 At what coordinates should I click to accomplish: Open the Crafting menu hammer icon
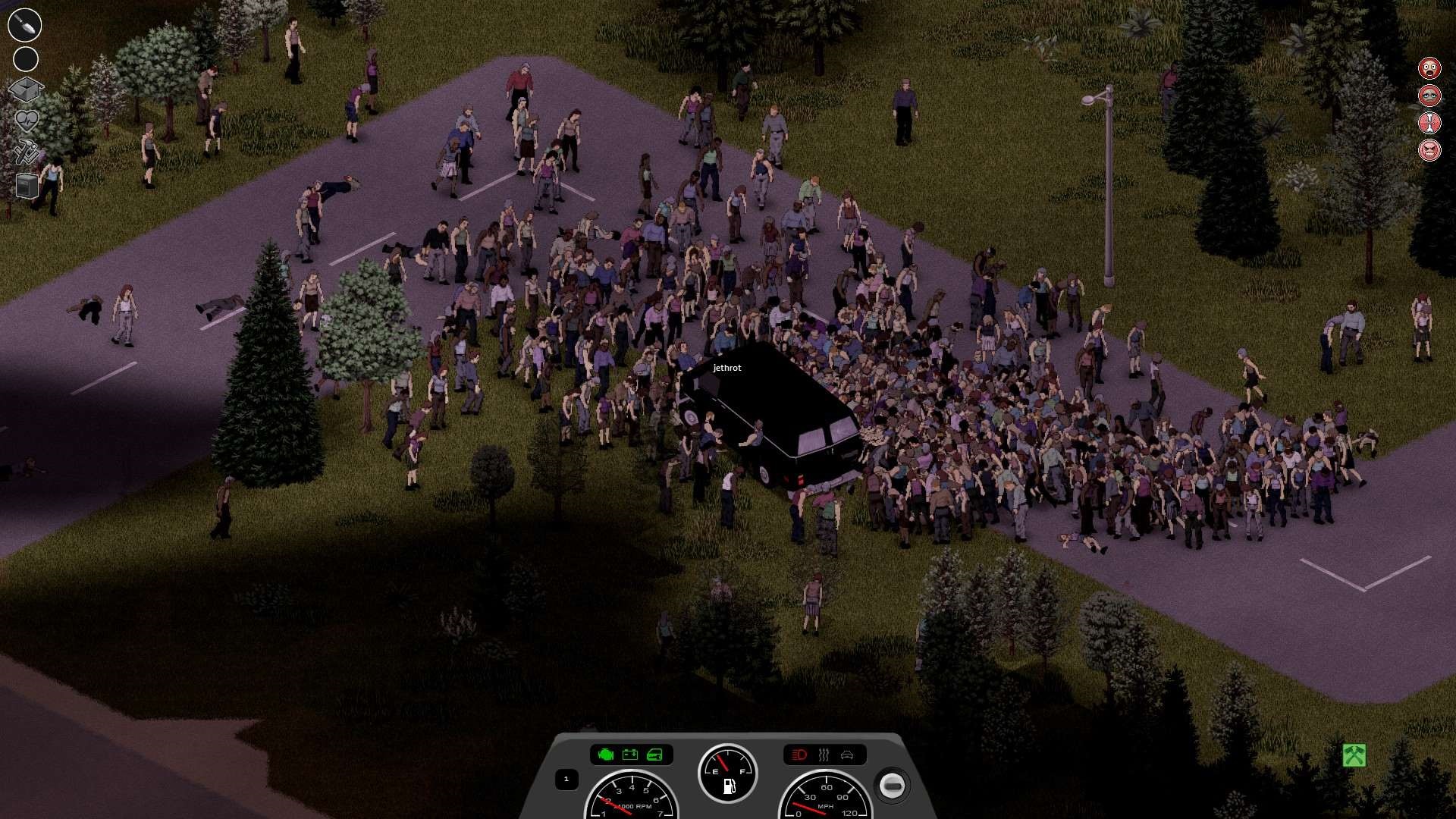tap(25, 152)
